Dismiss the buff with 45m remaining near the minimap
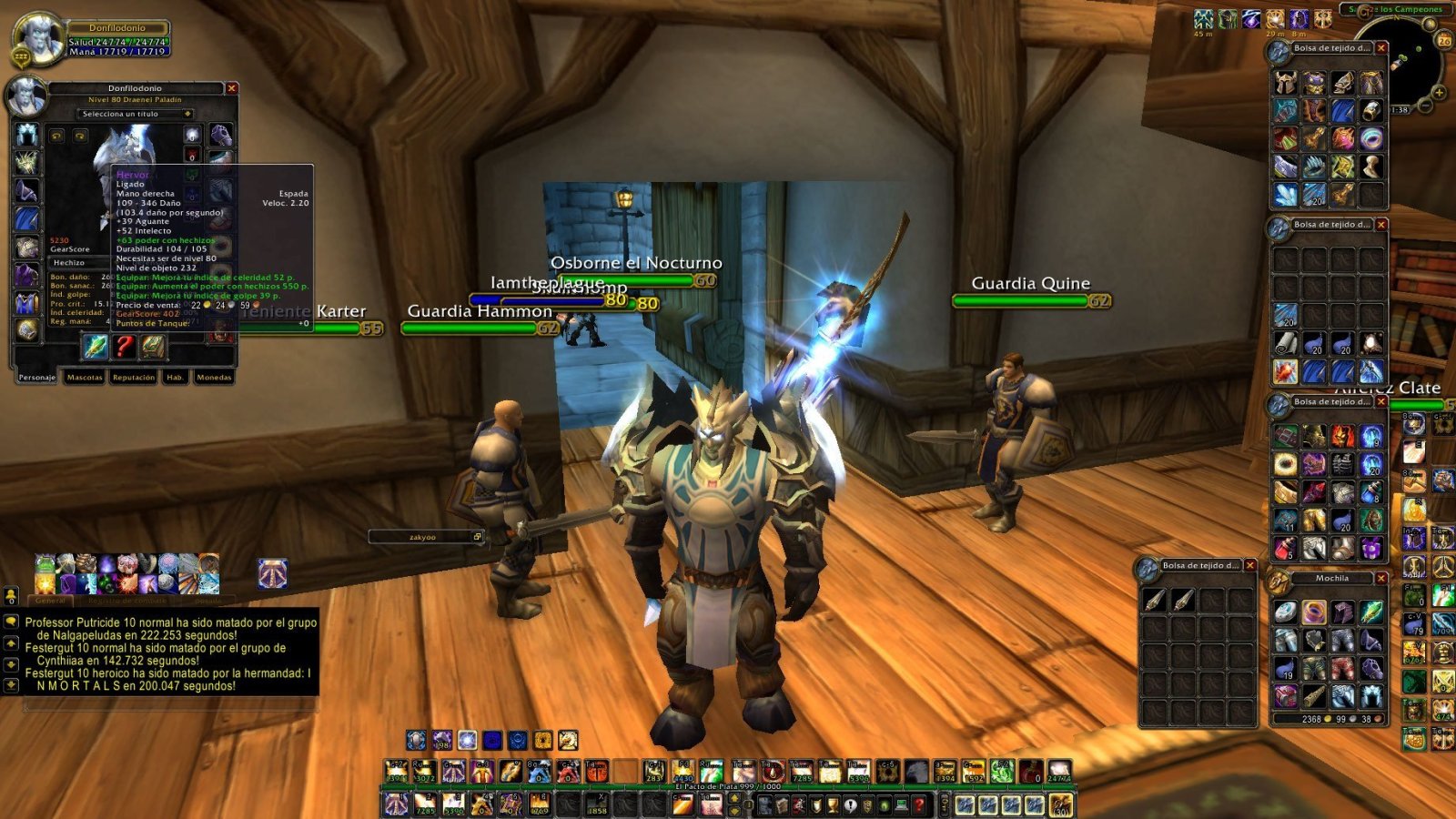 [x=1204, y=20]
